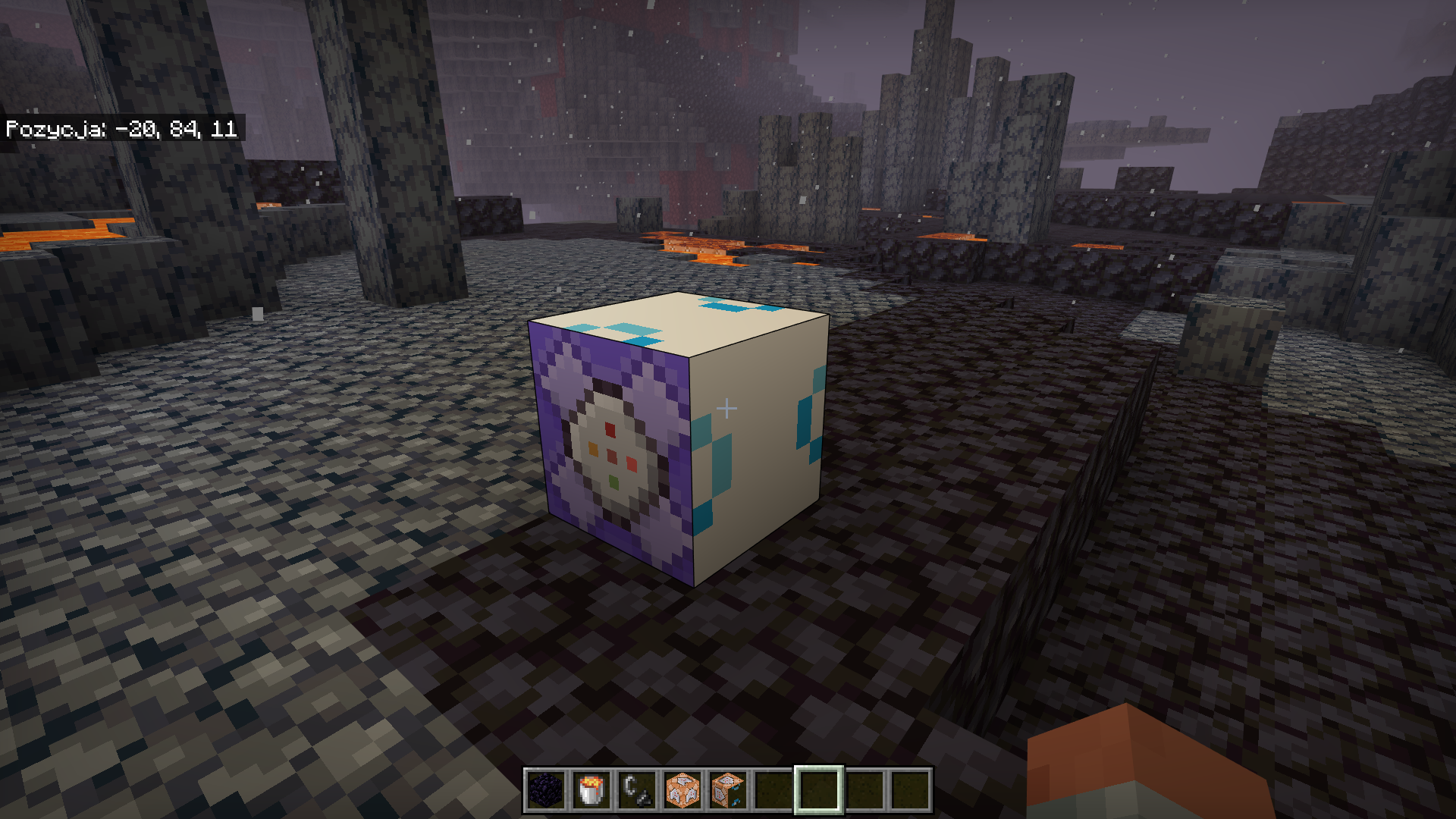The width and height of the screenshot is (1456, 819).
Task: Click the Pozycja coordinates text overlay
Action: point(121,129)
